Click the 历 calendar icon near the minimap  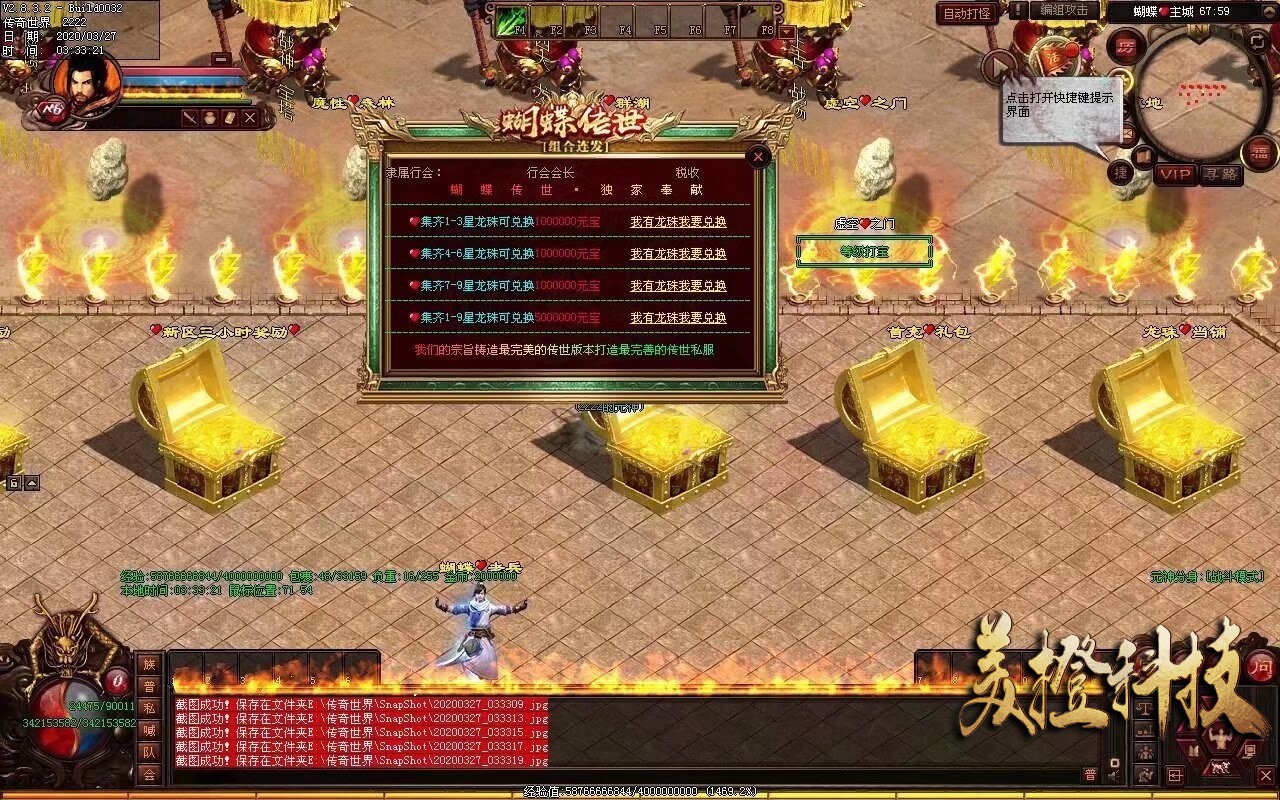tap(1127, 45)
